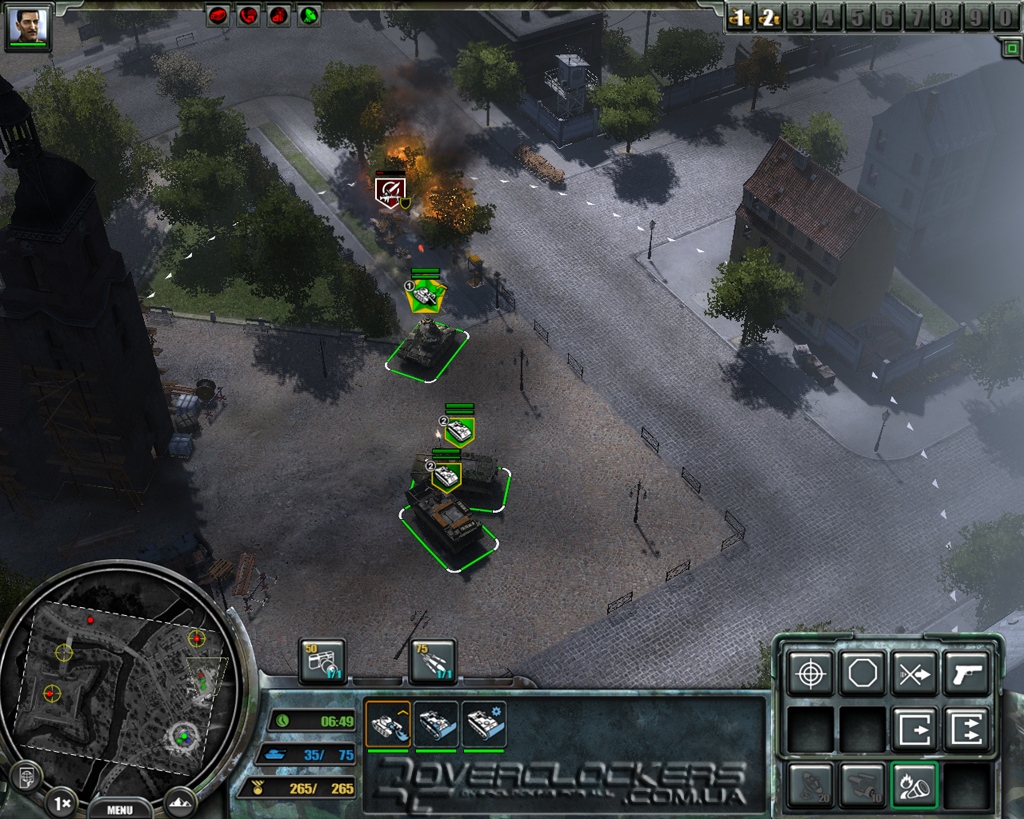1024x819 pixels.
Task: Click the crossed-arrow hold position command
Action: (914, 673)
